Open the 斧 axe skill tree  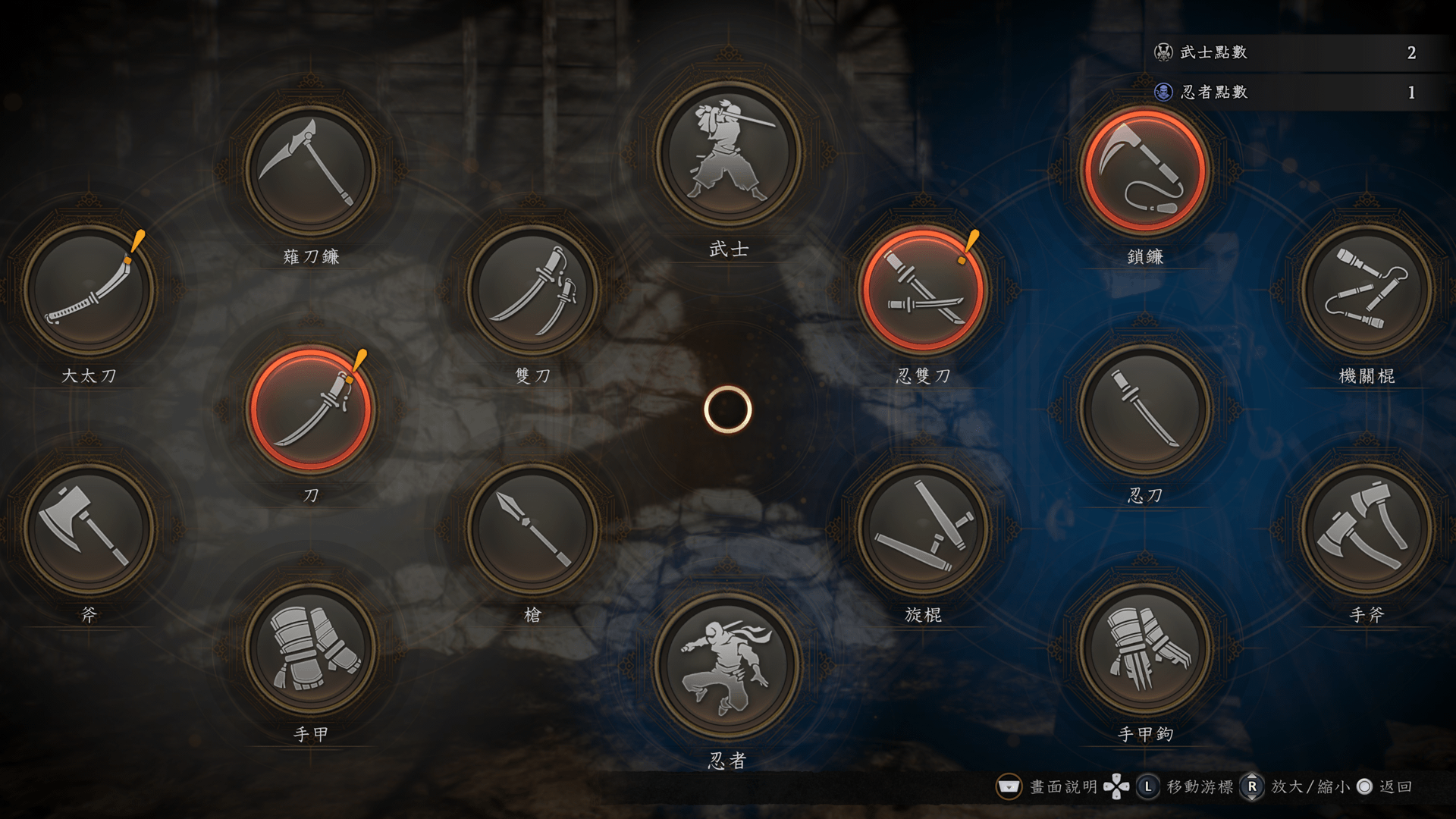click(89, 528)
